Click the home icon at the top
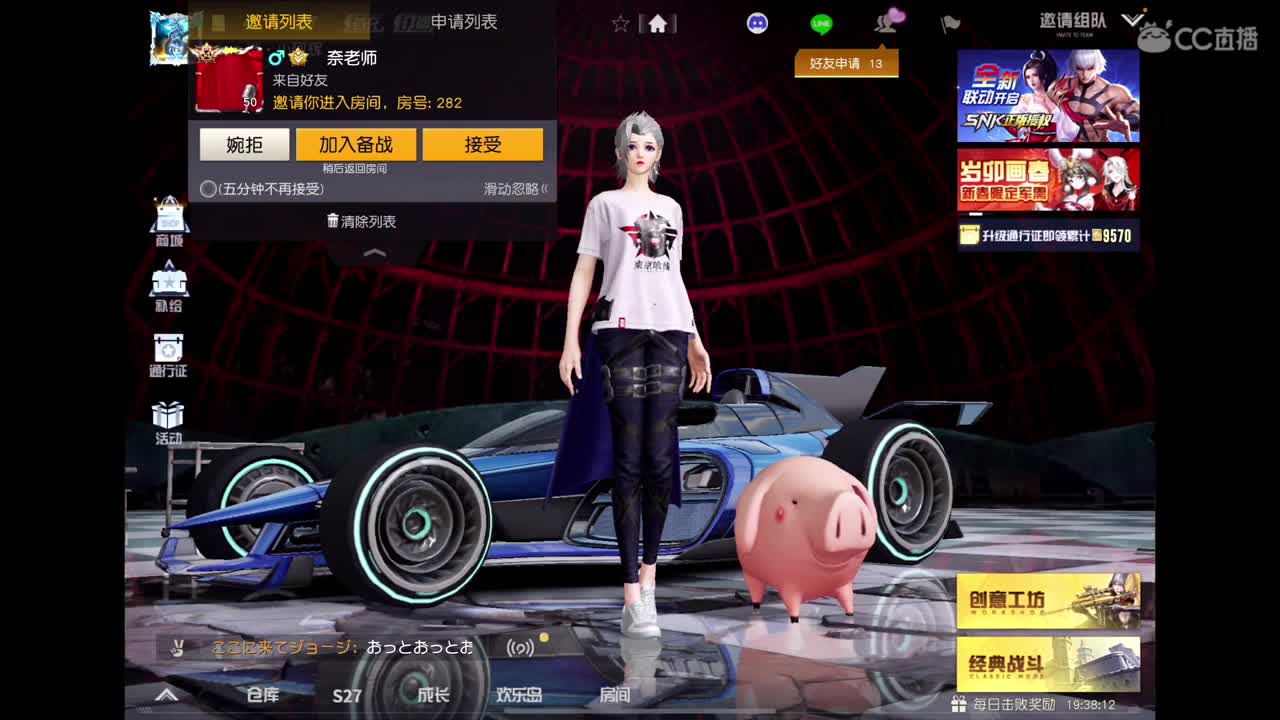This screenshot has height=720, width=1280. point(658,22)
